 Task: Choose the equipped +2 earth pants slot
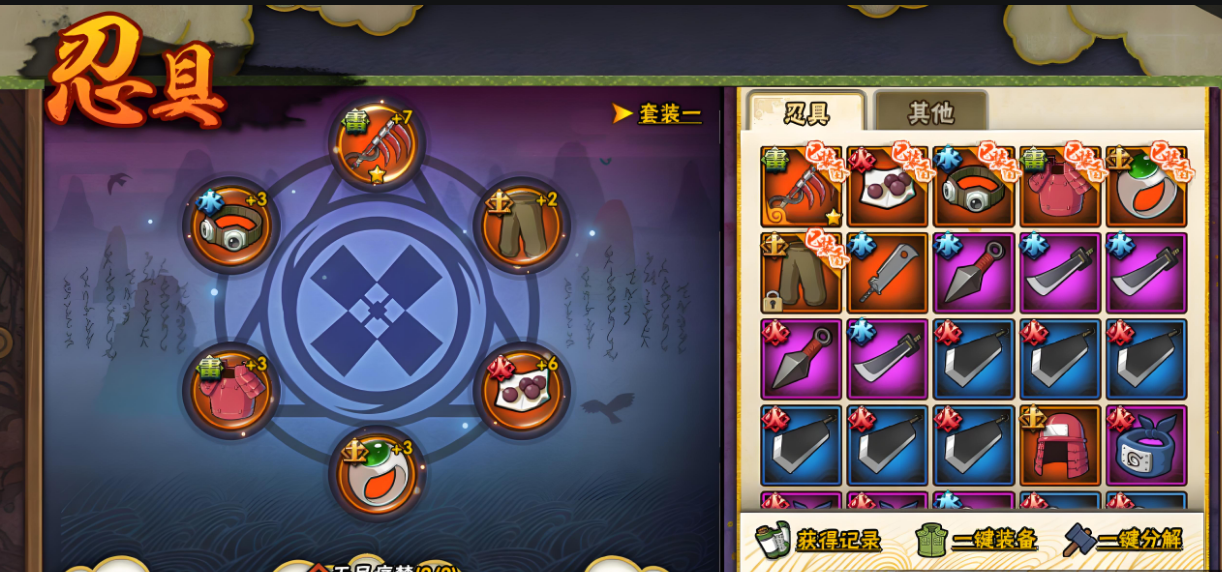pos(522,227)
